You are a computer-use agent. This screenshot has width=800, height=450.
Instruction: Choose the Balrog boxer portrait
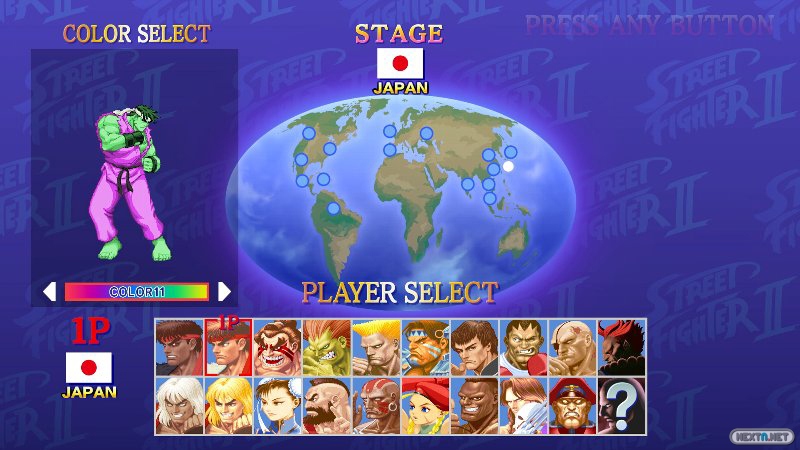[x=523, y=347]
